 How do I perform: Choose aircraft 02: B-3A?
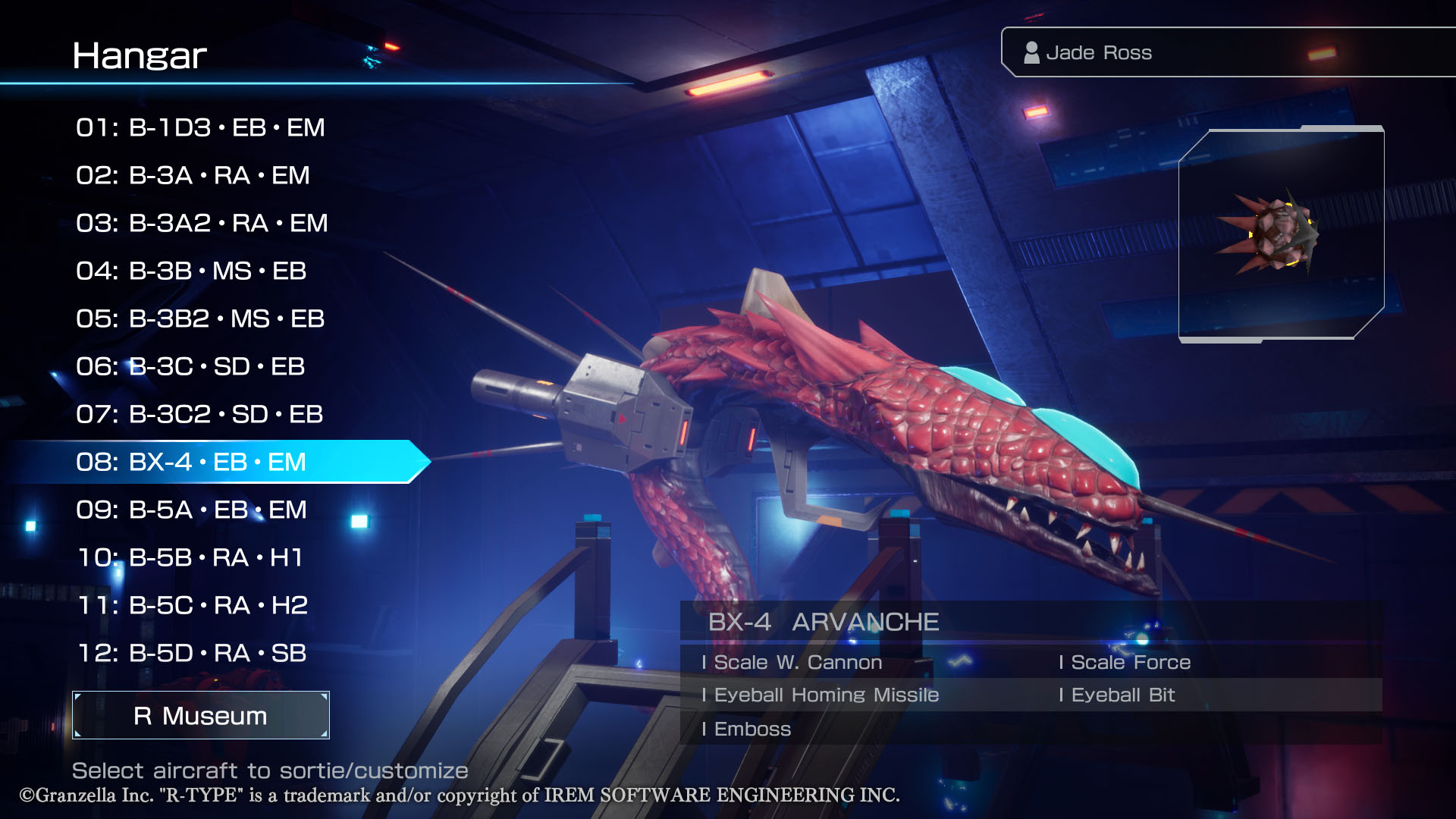tap(193, 175)
